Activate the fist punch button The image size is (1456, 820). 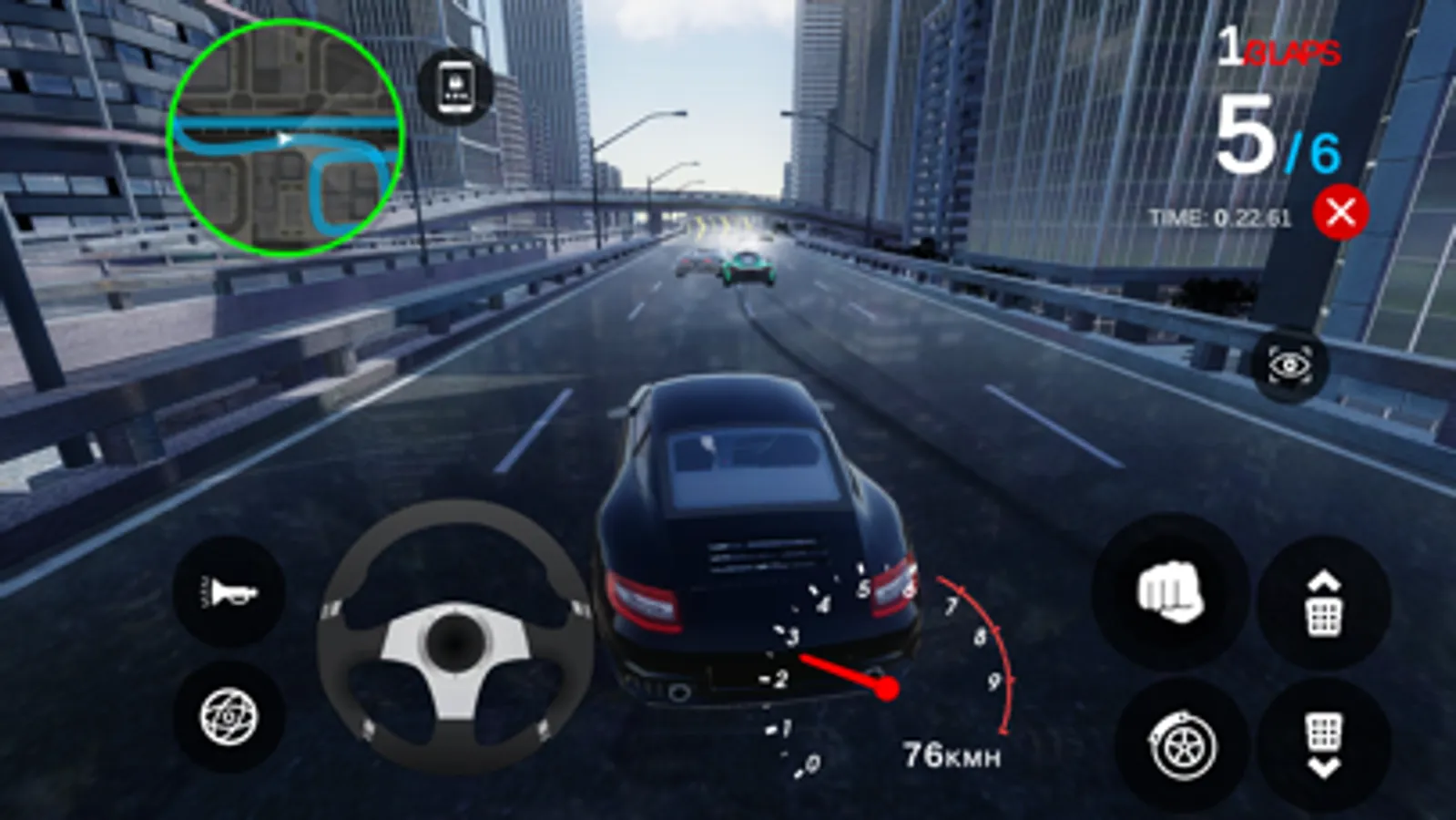click(x=1170, y=593)
